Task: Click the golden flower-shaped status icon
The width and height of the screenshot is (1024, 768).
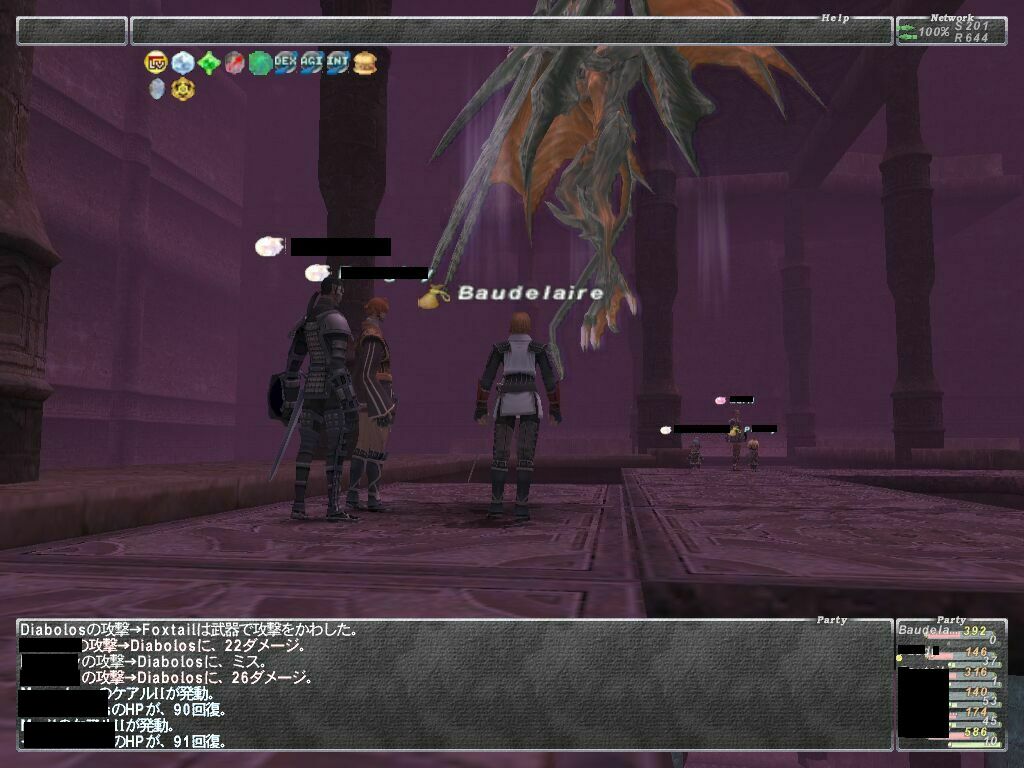Action: coord(182,89)
